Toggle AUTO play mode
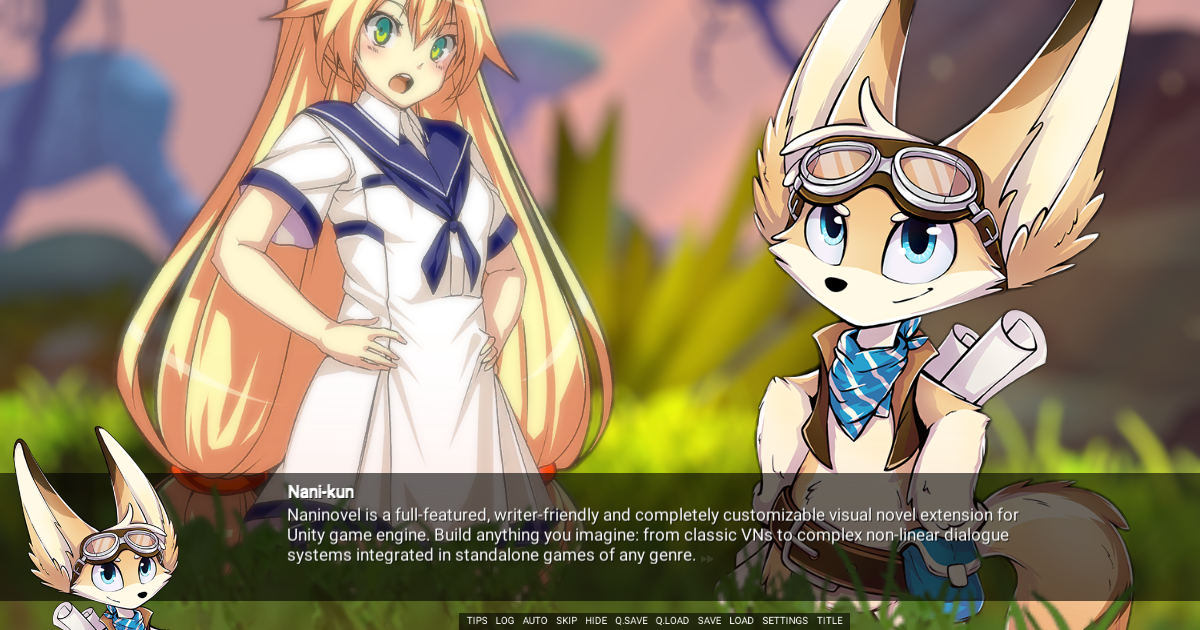 click(535, 621)
